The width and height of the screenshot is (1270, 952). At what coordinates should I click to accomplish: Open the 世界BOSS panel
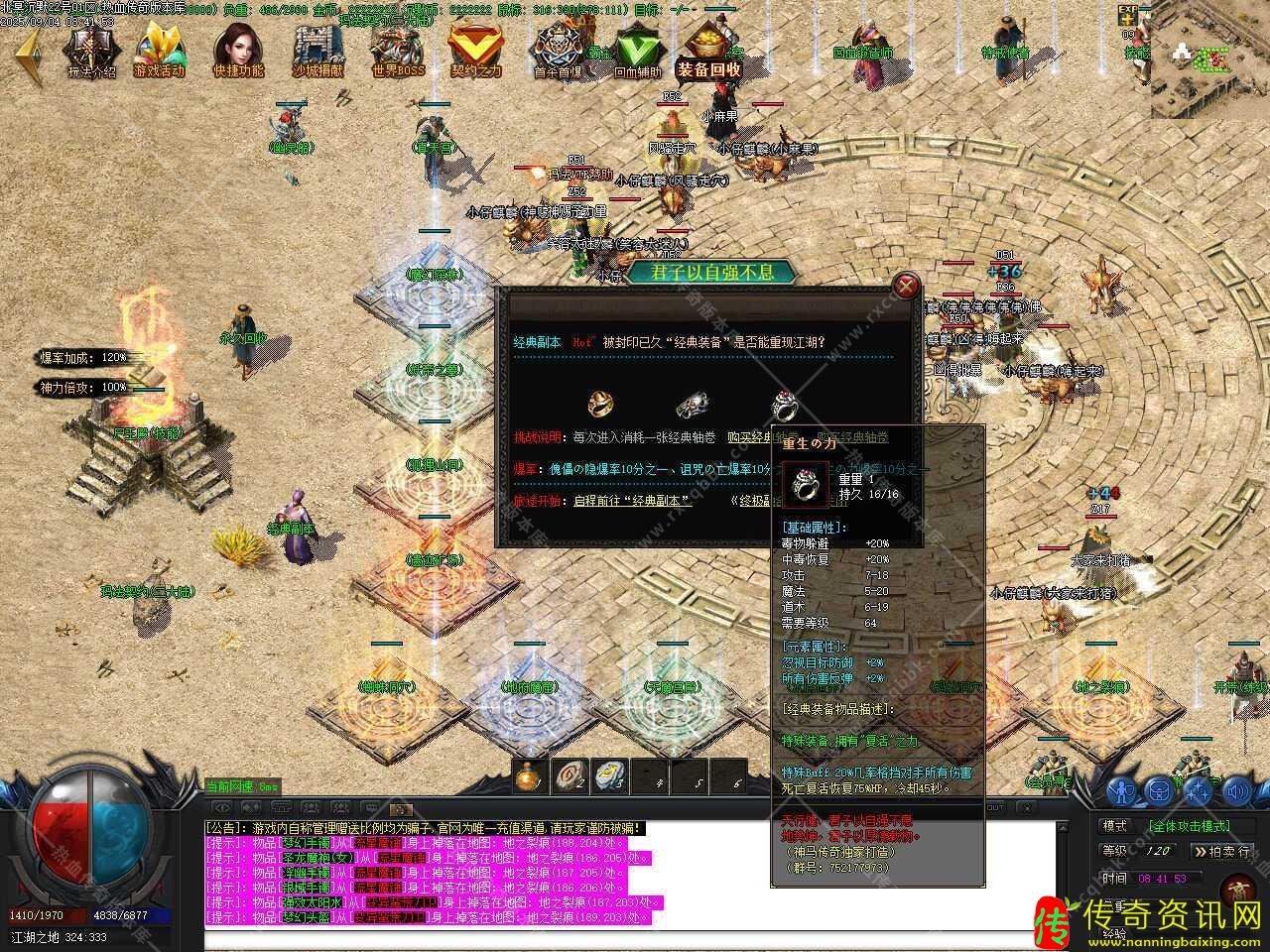tap(398, 51)
